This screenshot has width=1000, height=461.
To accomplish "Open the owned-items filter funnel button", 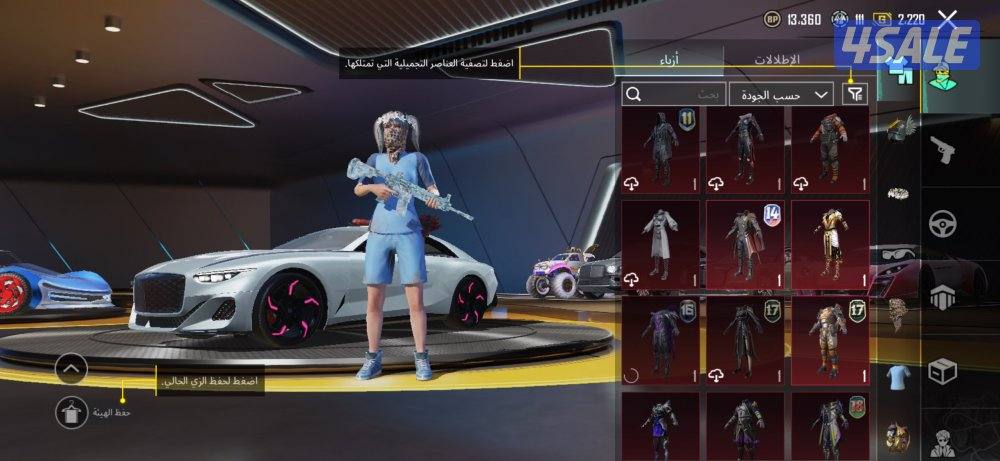I will click(855, 94).
